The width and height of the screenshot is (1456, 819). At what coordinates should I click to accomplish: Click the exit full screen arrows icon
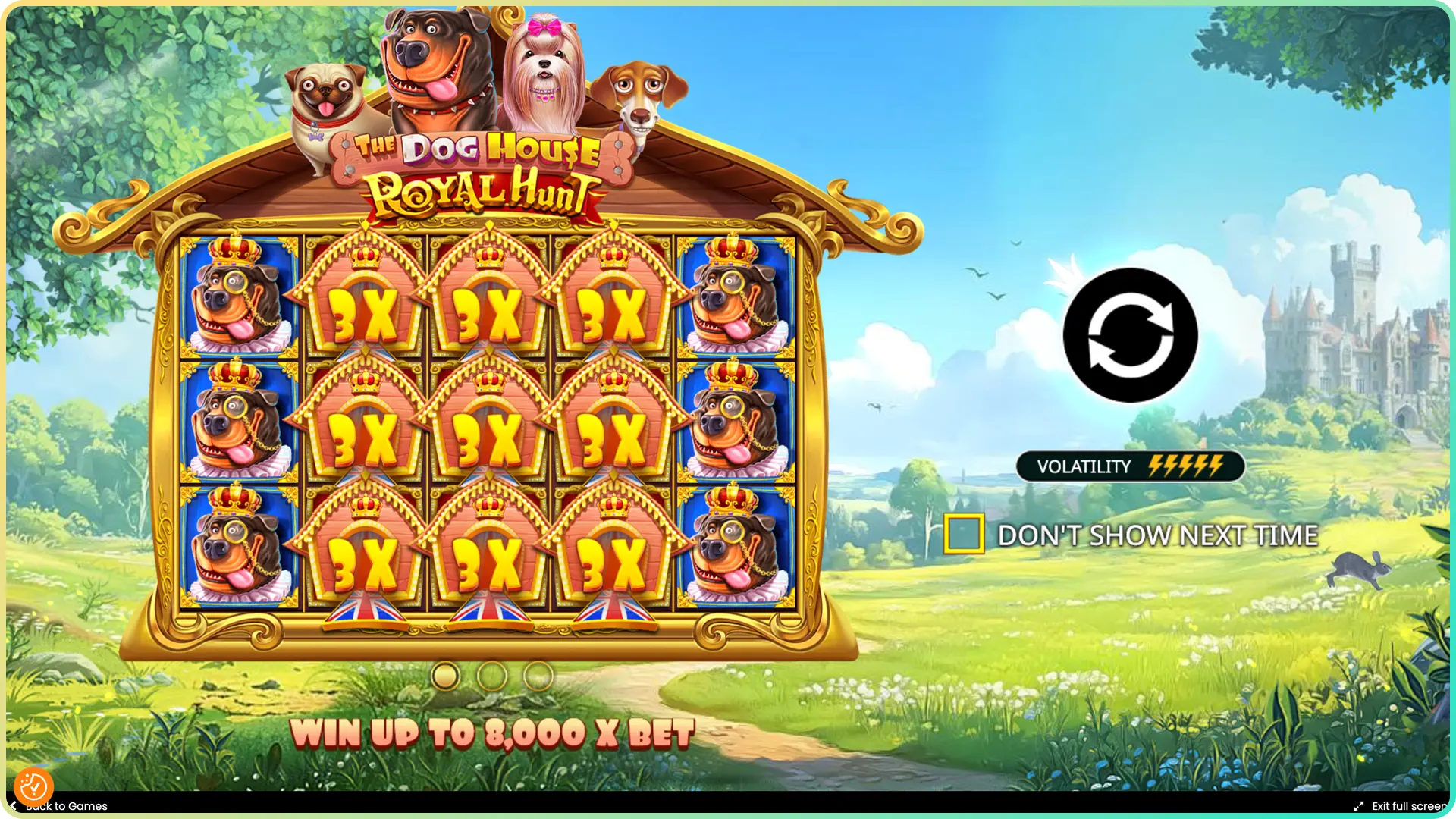(1359, 806)
